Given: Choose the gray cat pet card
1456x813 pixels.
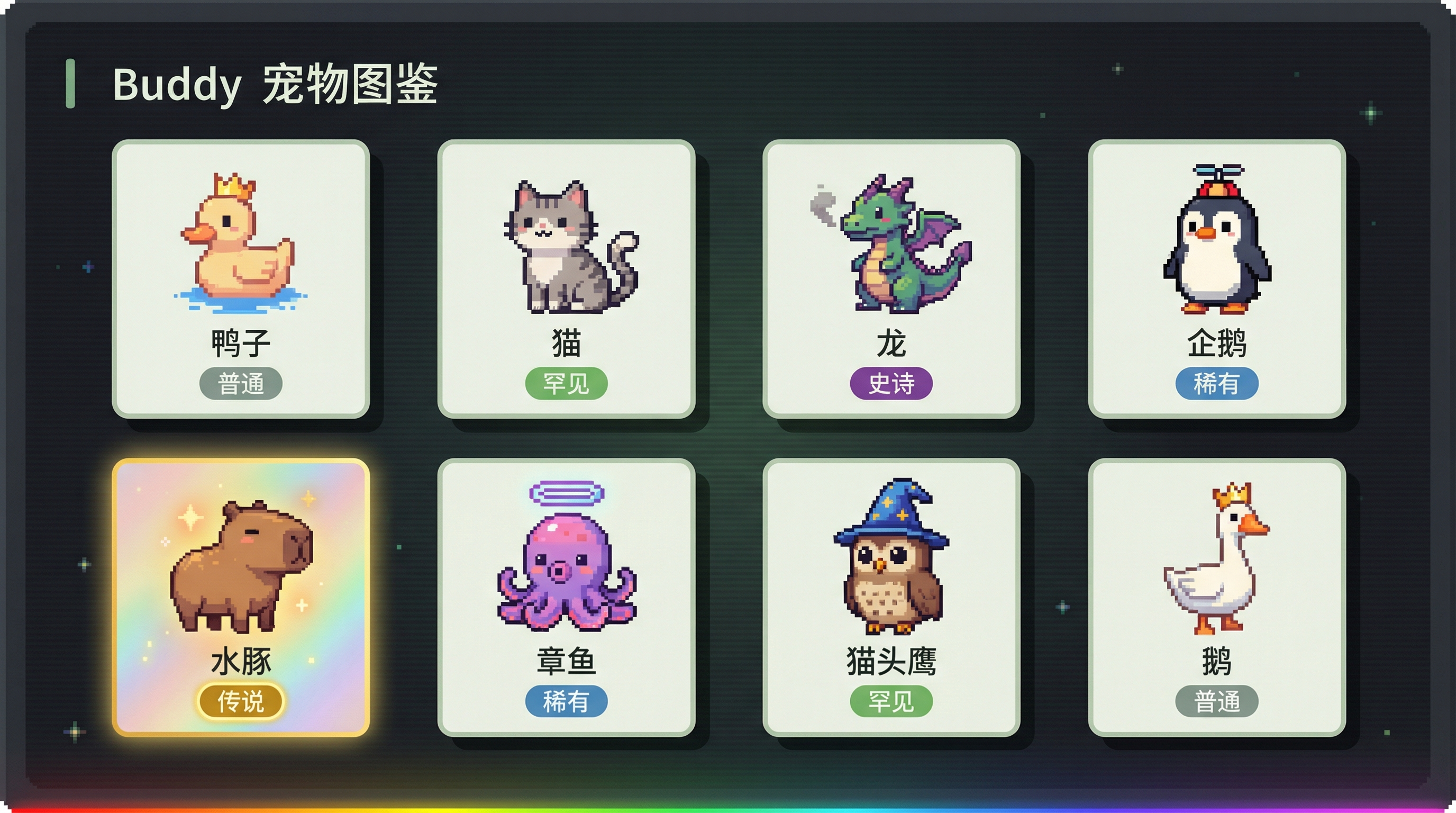Looking at the screenshot, I should pos(566,278).
